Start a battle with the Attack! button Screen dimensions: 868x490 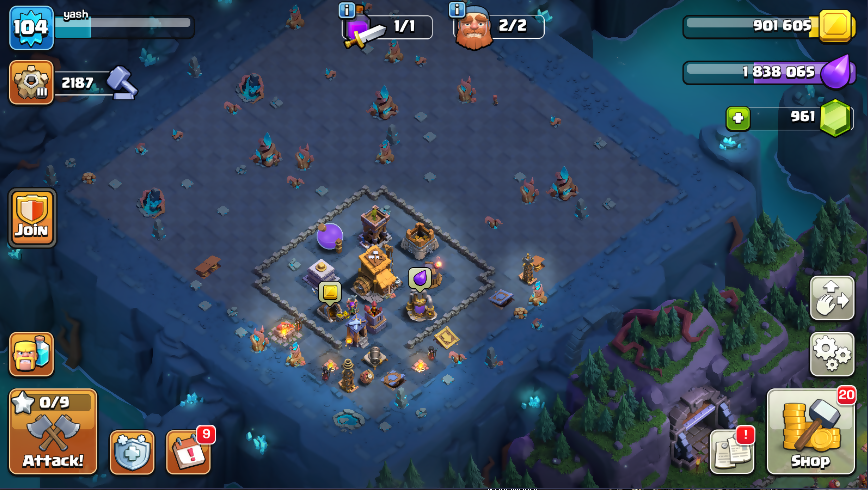[x=53, y=432]
